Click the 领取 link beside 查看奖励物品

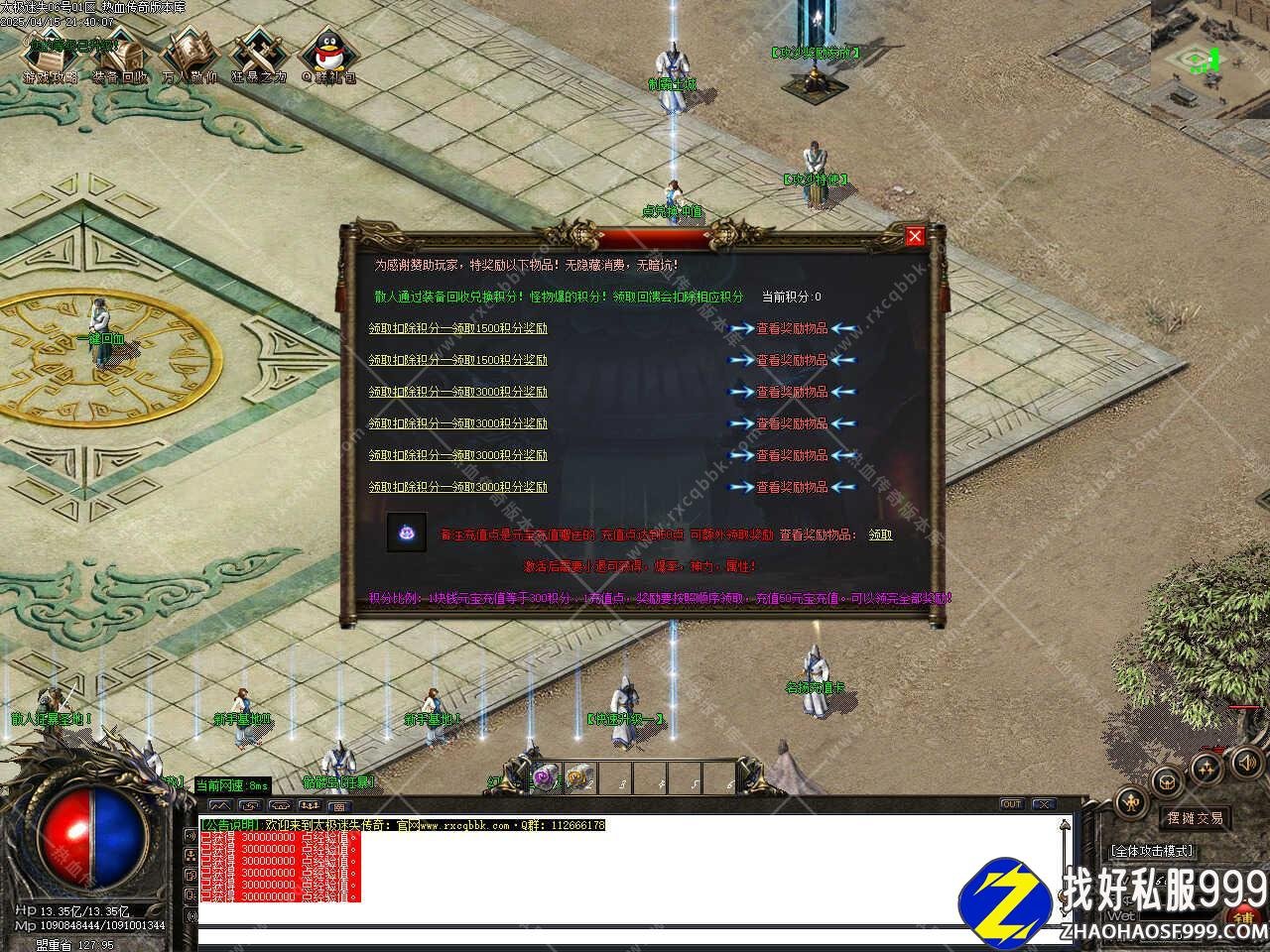tap(880, 535)
